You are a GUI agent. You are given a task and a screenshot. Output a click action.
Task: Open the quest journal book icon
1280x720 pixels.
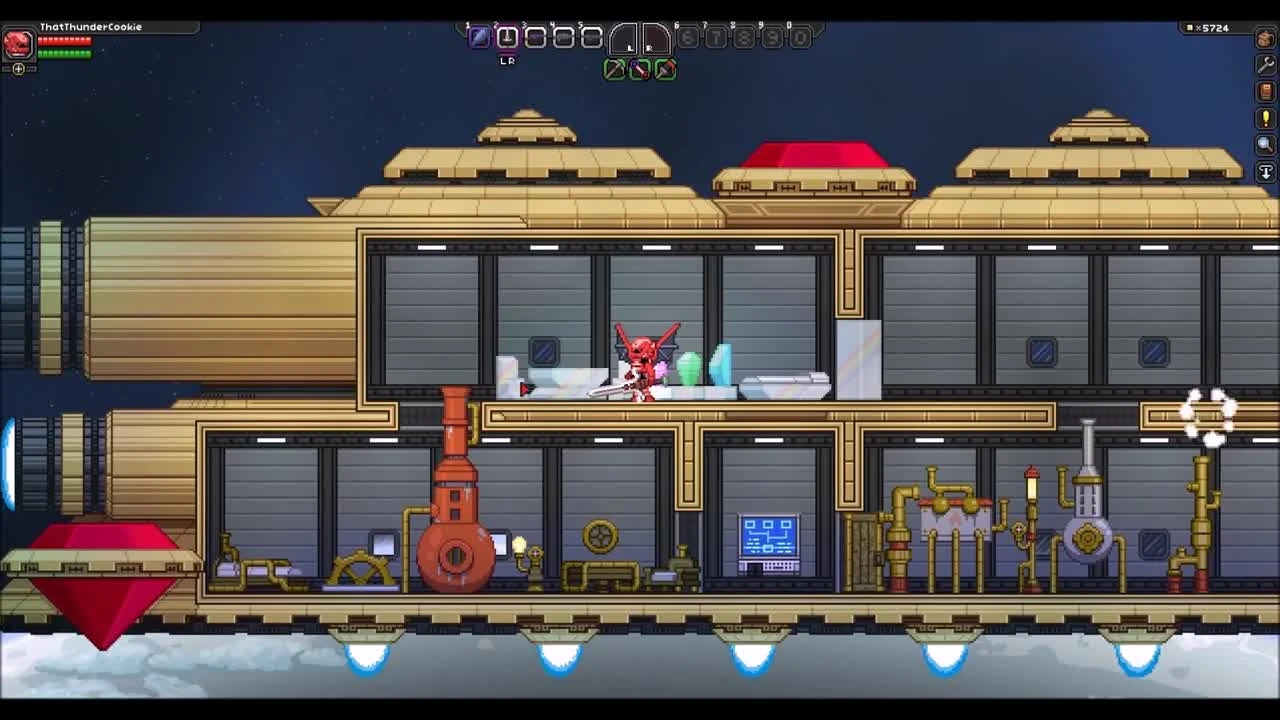coord(1264,91)
